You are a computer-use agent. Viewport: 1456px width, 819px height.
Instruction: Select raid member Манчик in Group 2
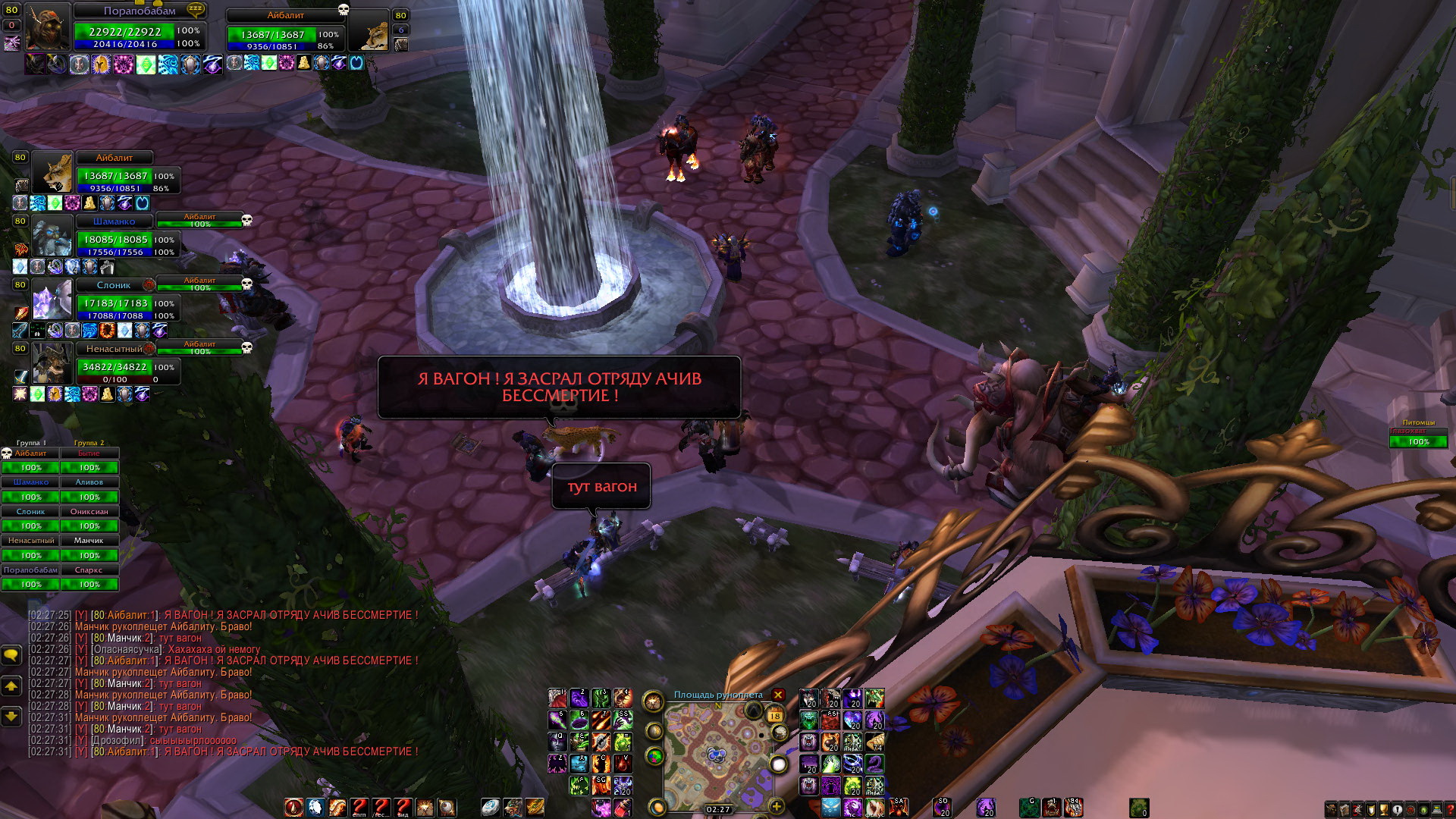click(89, 548)
